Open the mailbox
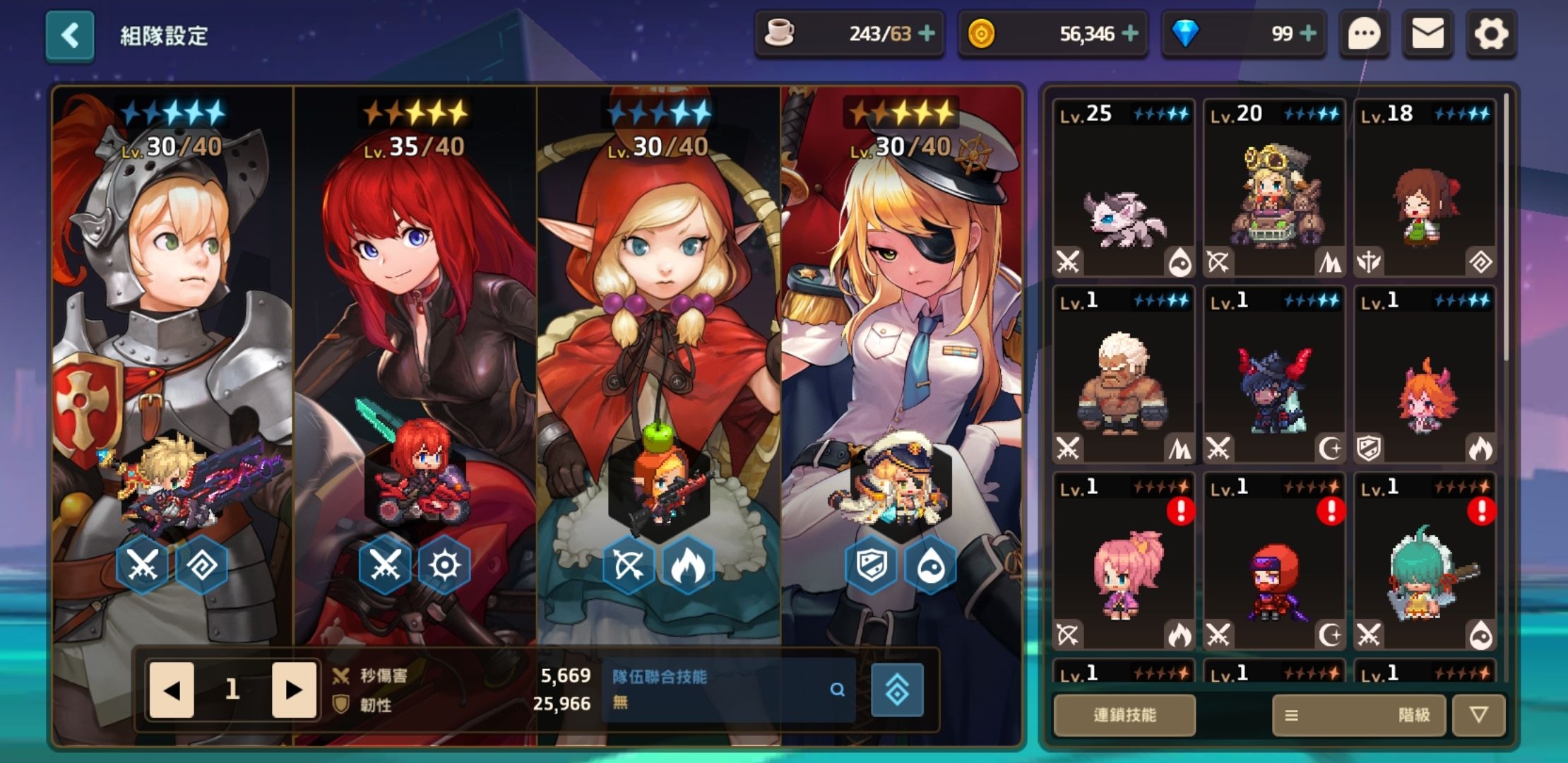Image resolution: width=1568 pixels, height=763 pixels. [1427, 34]
